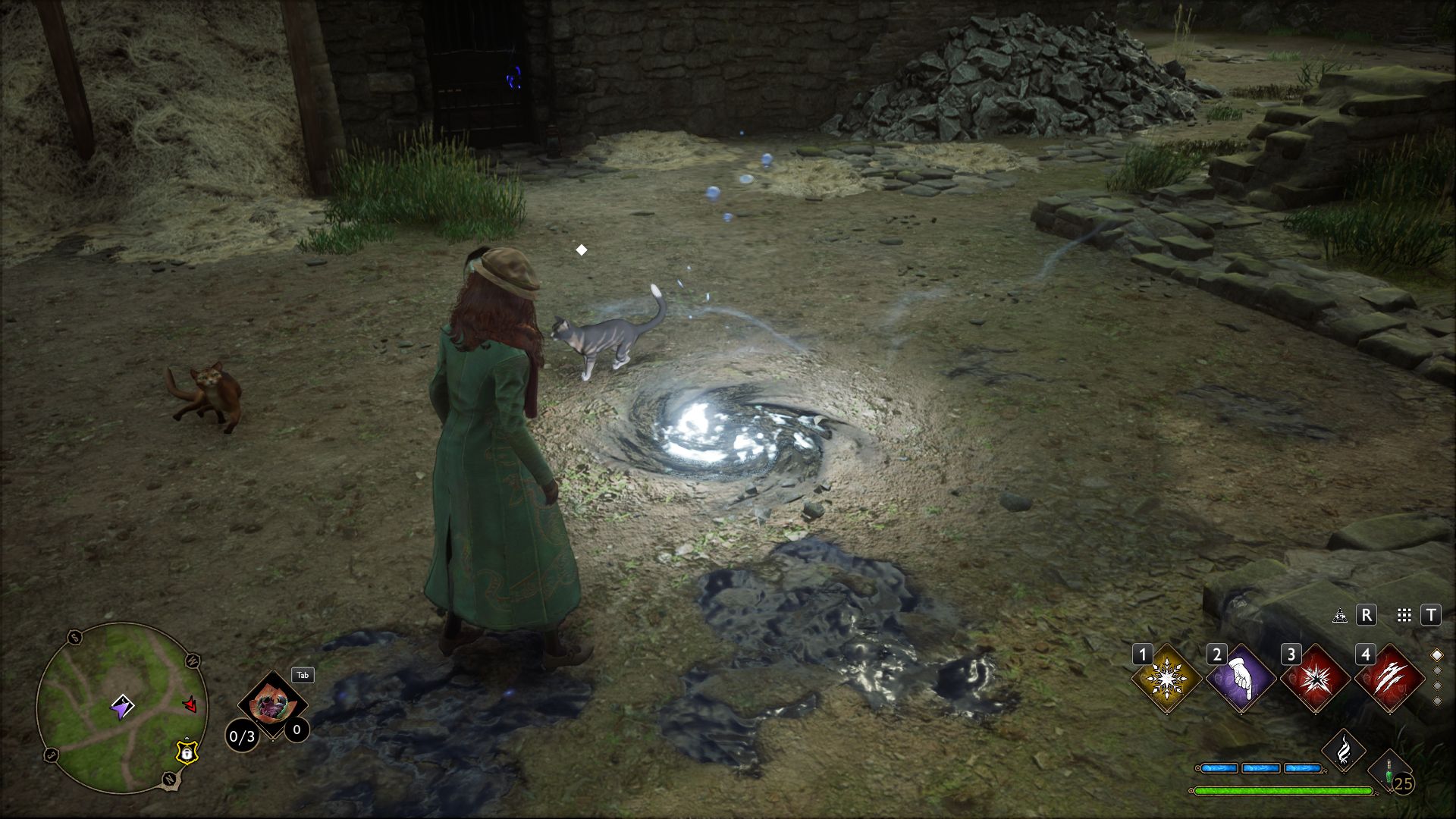Switch to the second spell-set diamond
Image resolution: width=1456 pixels, height=819 pixels.
pyautogui.click(x=1436, y=672)
